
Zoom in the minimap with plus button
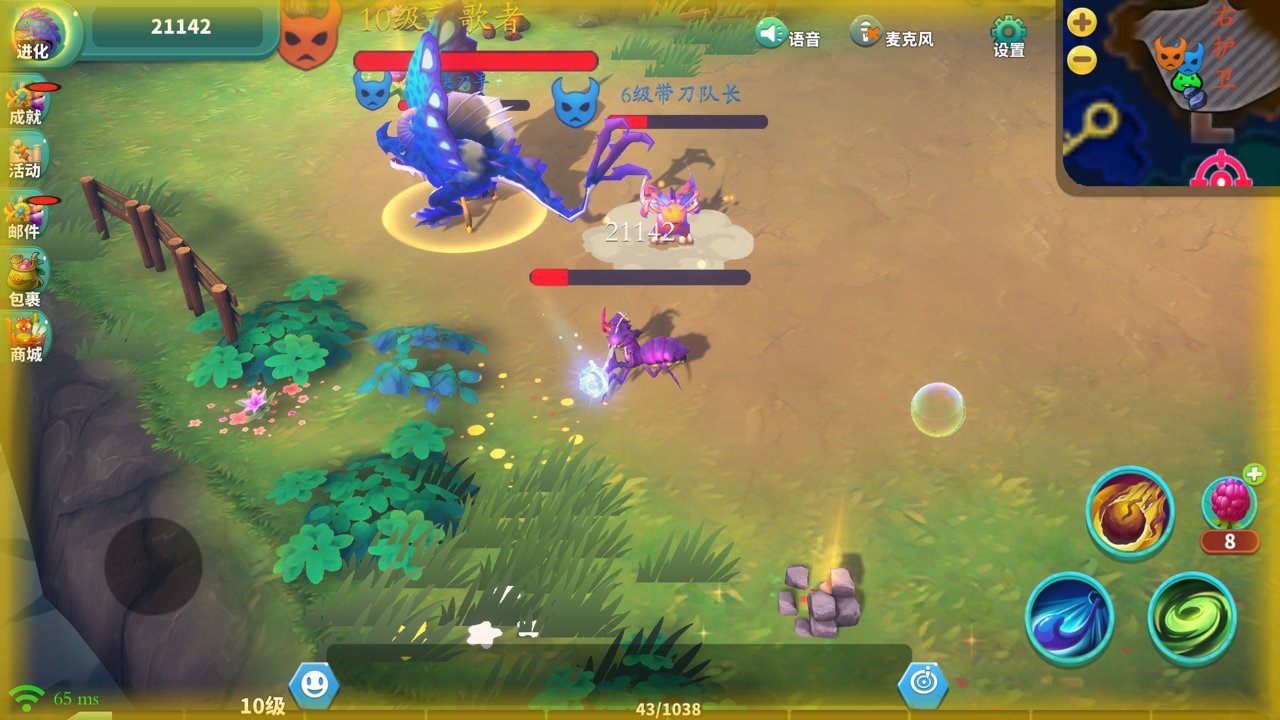click(1082, 22)
